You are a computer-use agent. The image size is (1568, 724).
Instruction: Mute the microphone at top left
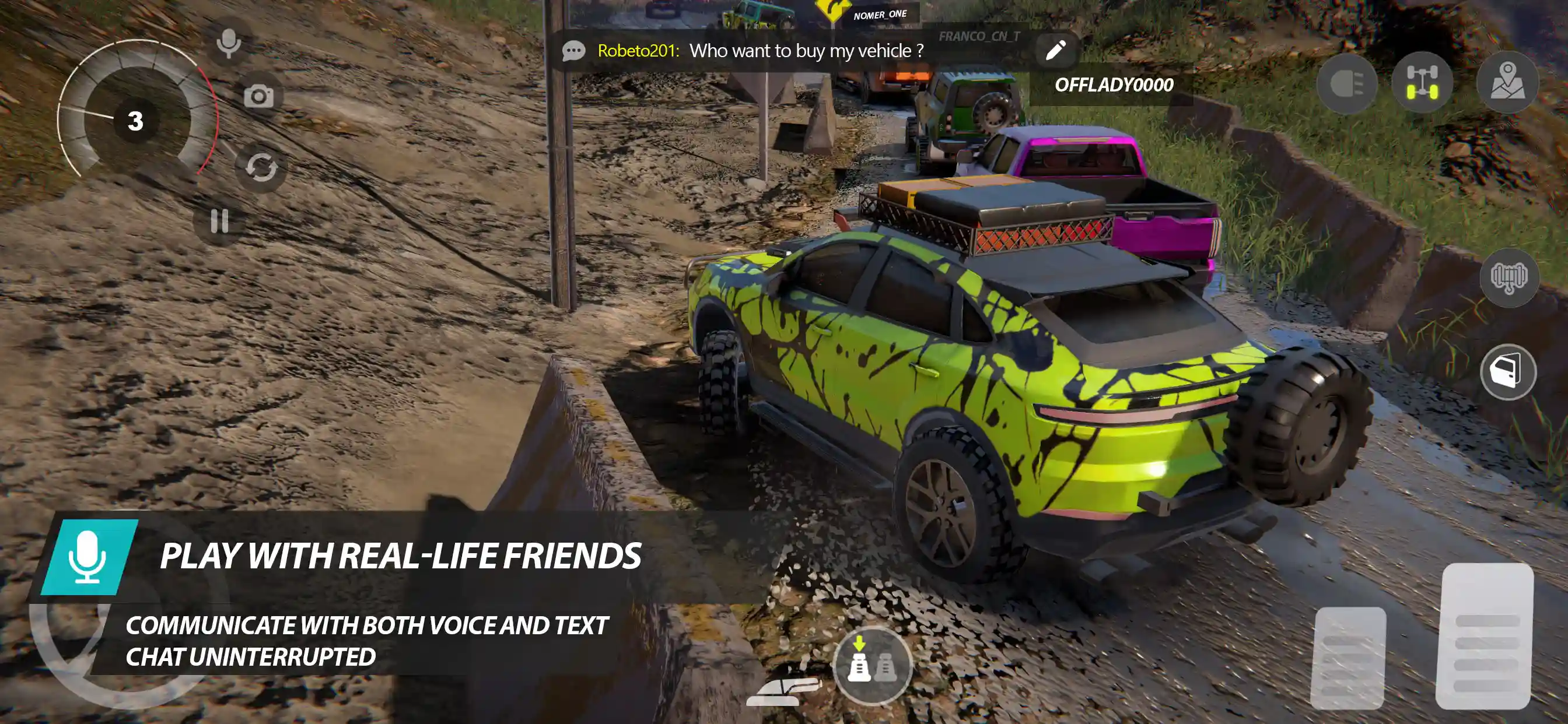(x=228, y=43)
